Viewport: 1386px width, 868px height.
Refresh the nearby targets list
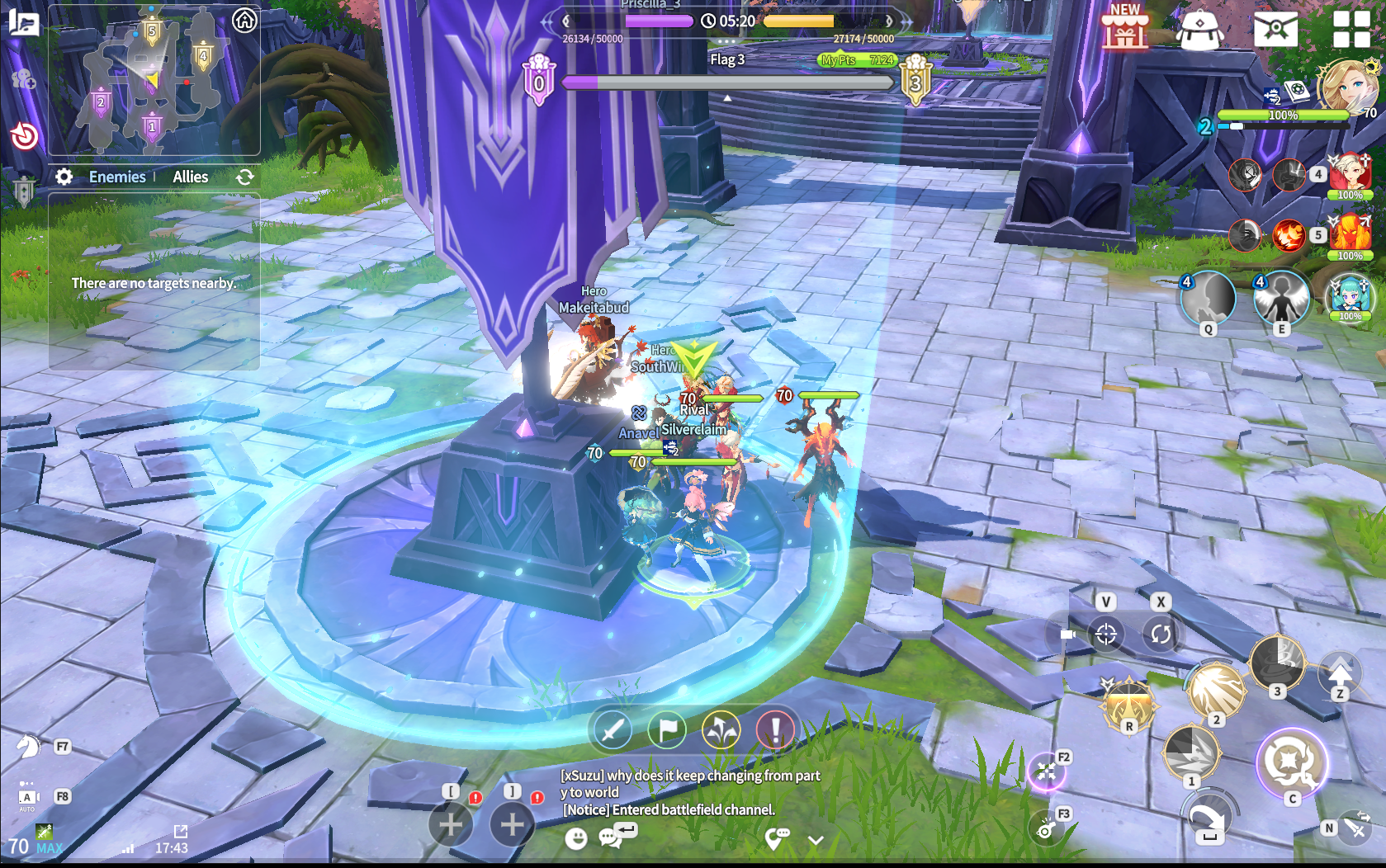coord(244,177)
